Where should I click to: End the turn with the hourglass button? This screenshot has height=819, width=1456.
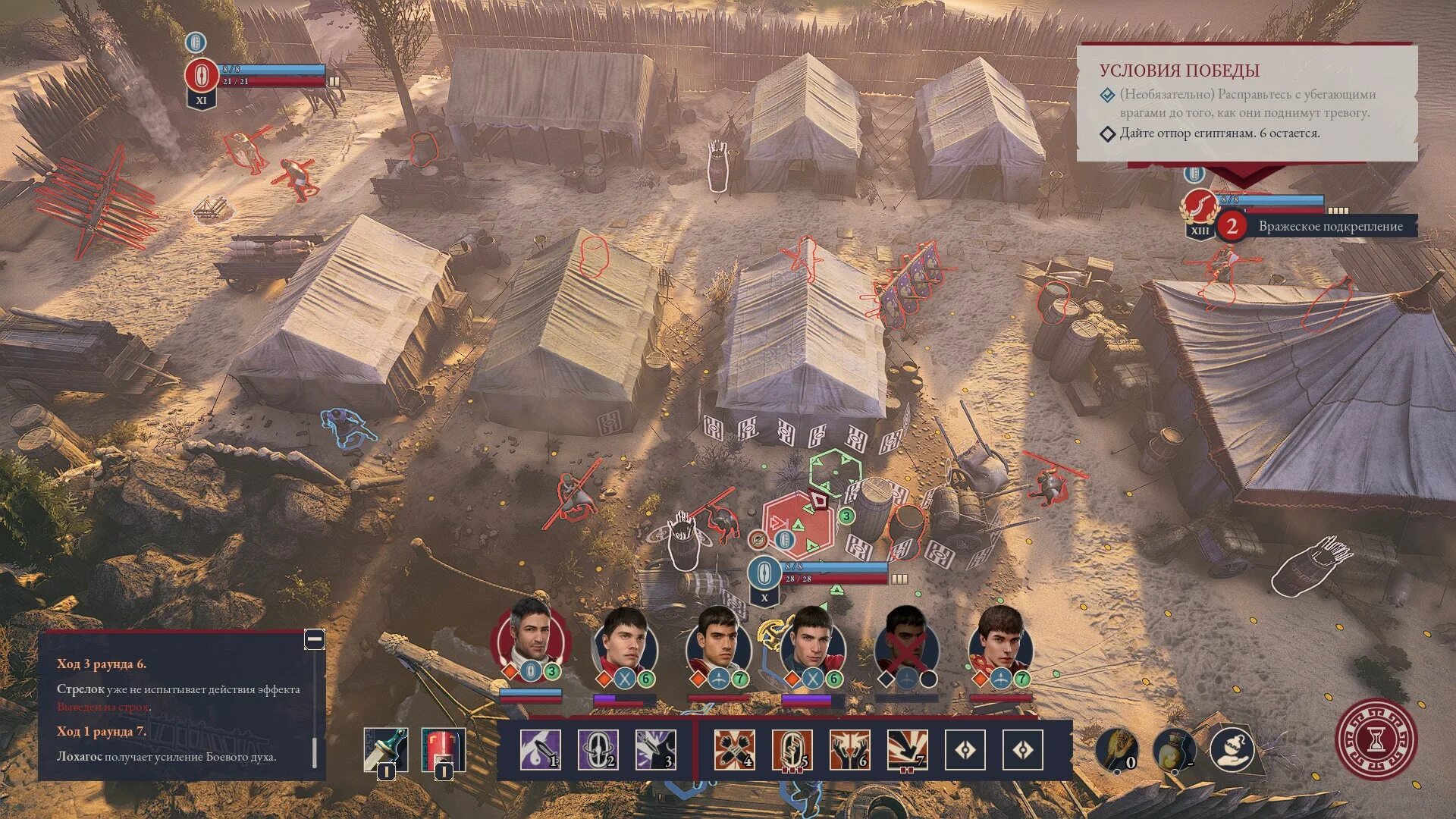[x=1376, y=739]
